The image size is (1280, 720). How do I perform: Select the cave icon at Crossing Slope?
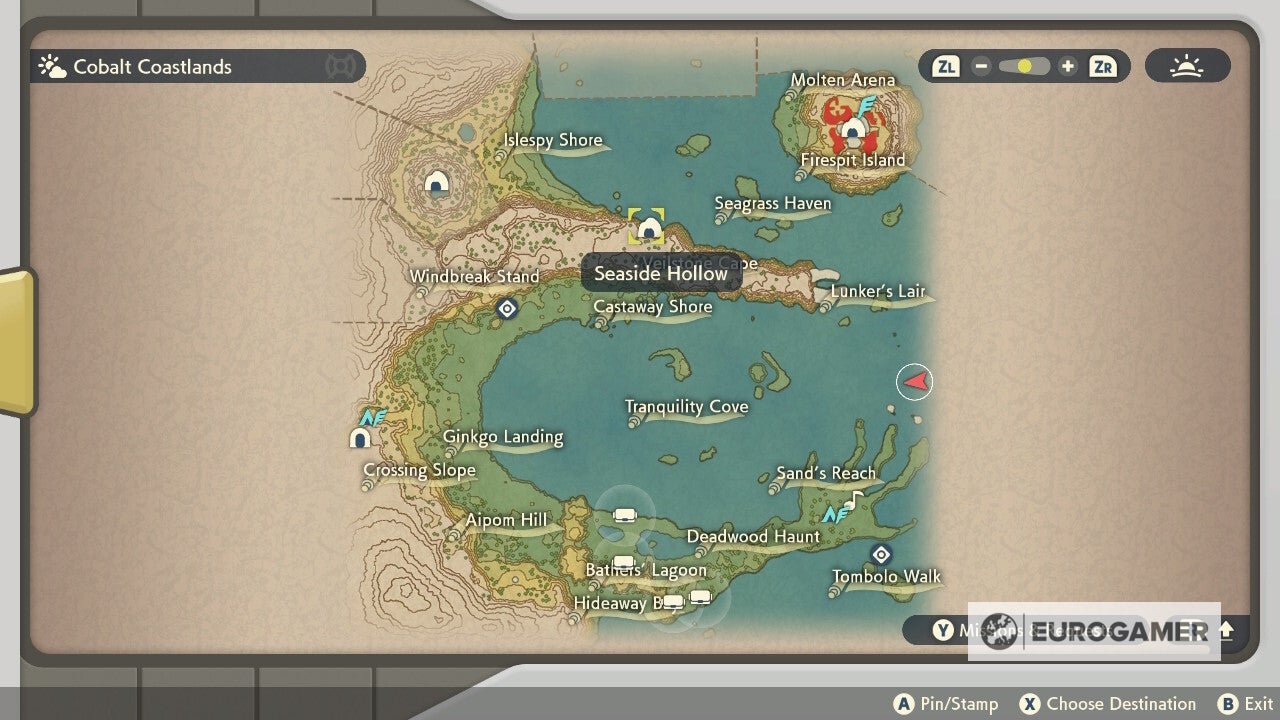(x=360, y=437)
